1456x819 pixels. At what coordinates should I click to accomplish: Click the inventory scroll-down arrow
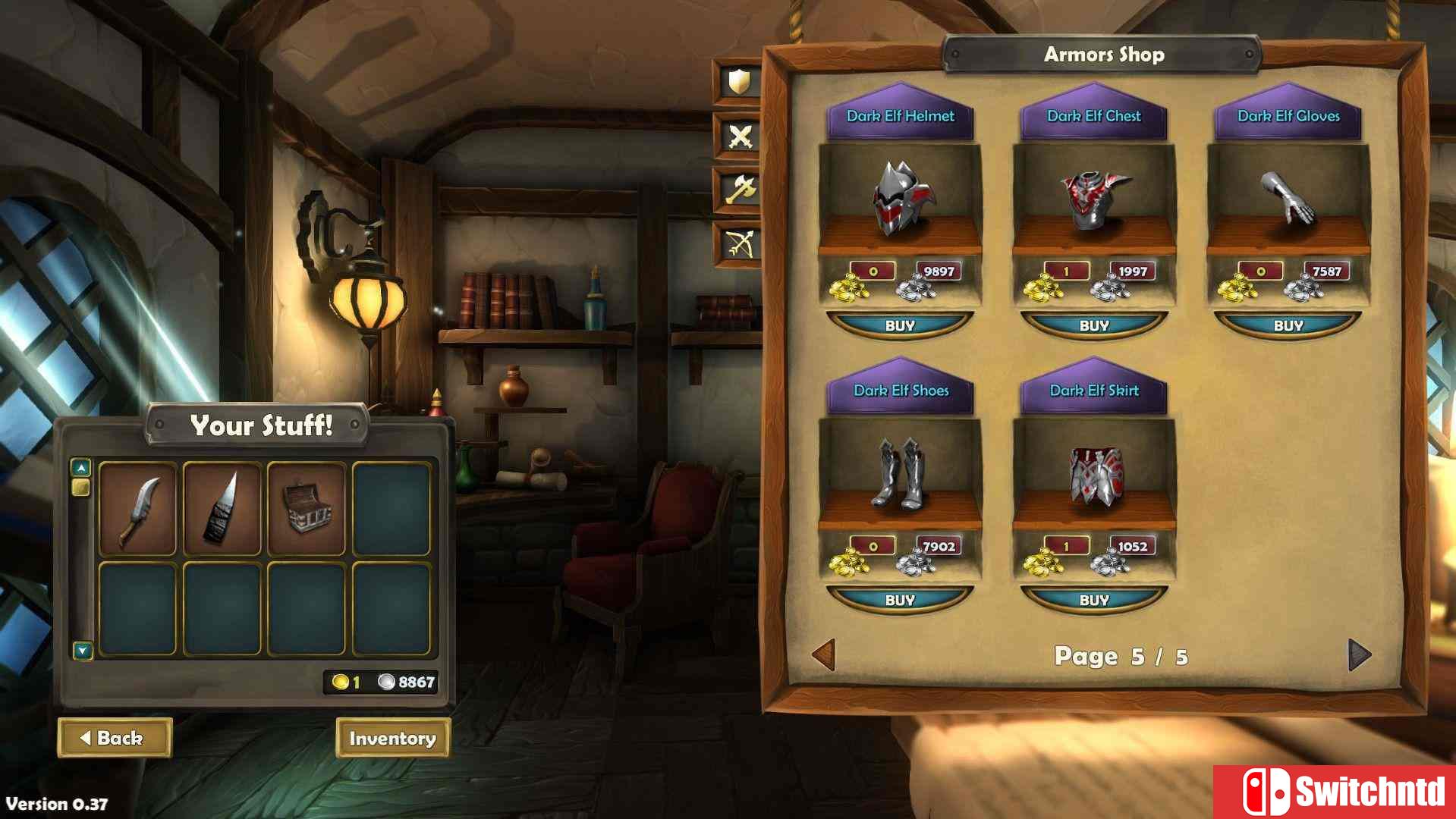click(x=82, y=650)
